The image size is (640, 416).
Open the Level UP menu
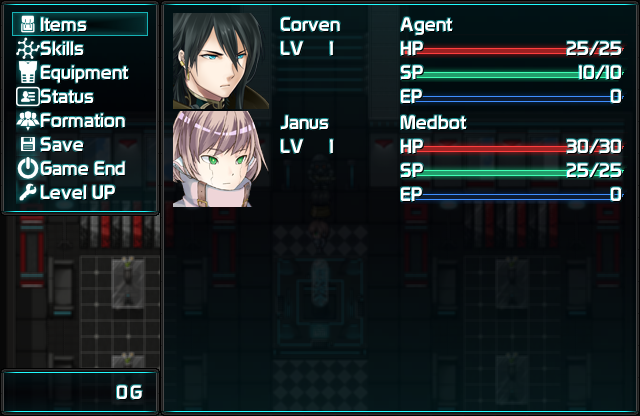(77, 193)
